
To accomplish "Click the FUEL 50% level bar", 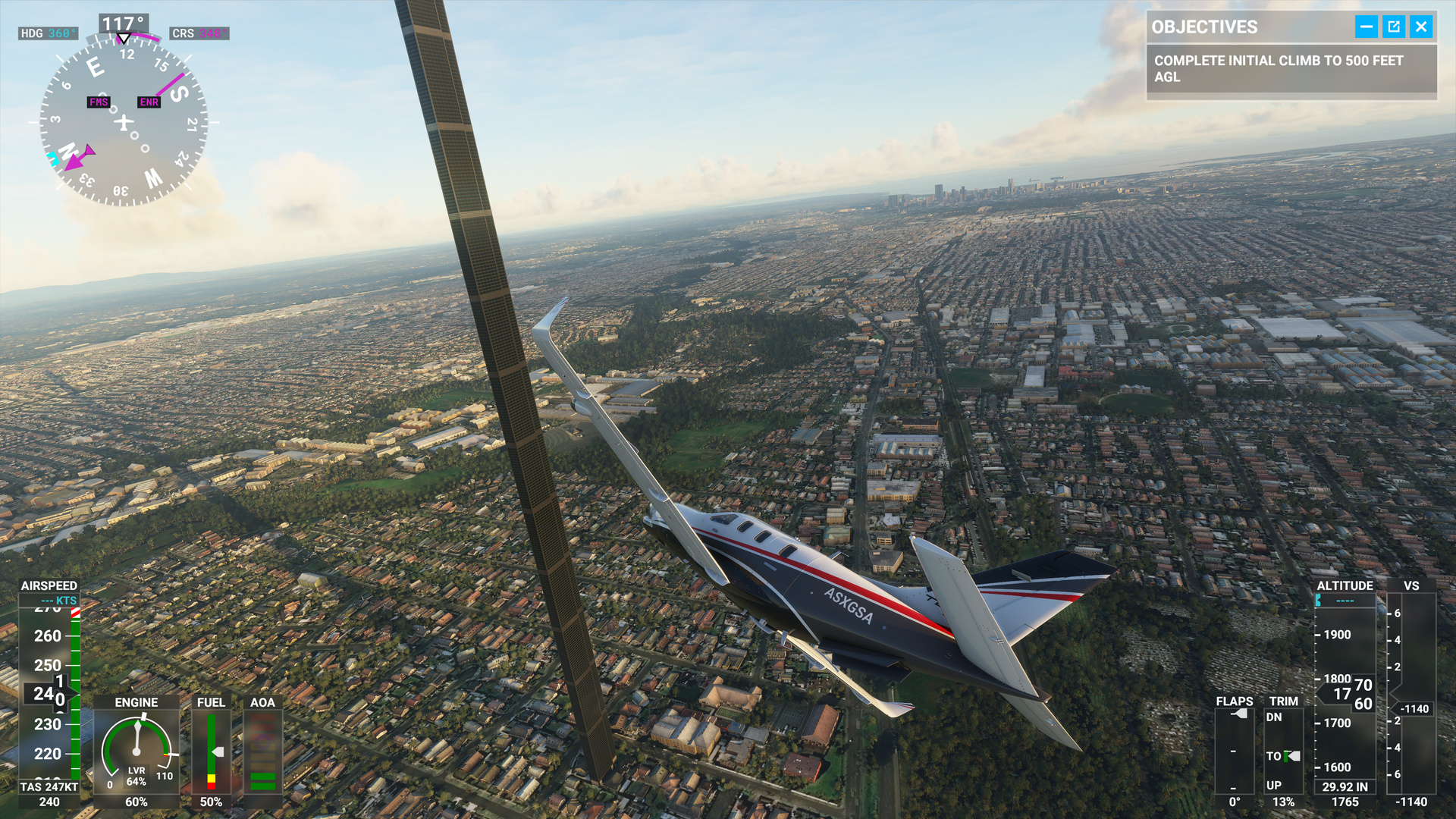I will (x=211, y=751).
